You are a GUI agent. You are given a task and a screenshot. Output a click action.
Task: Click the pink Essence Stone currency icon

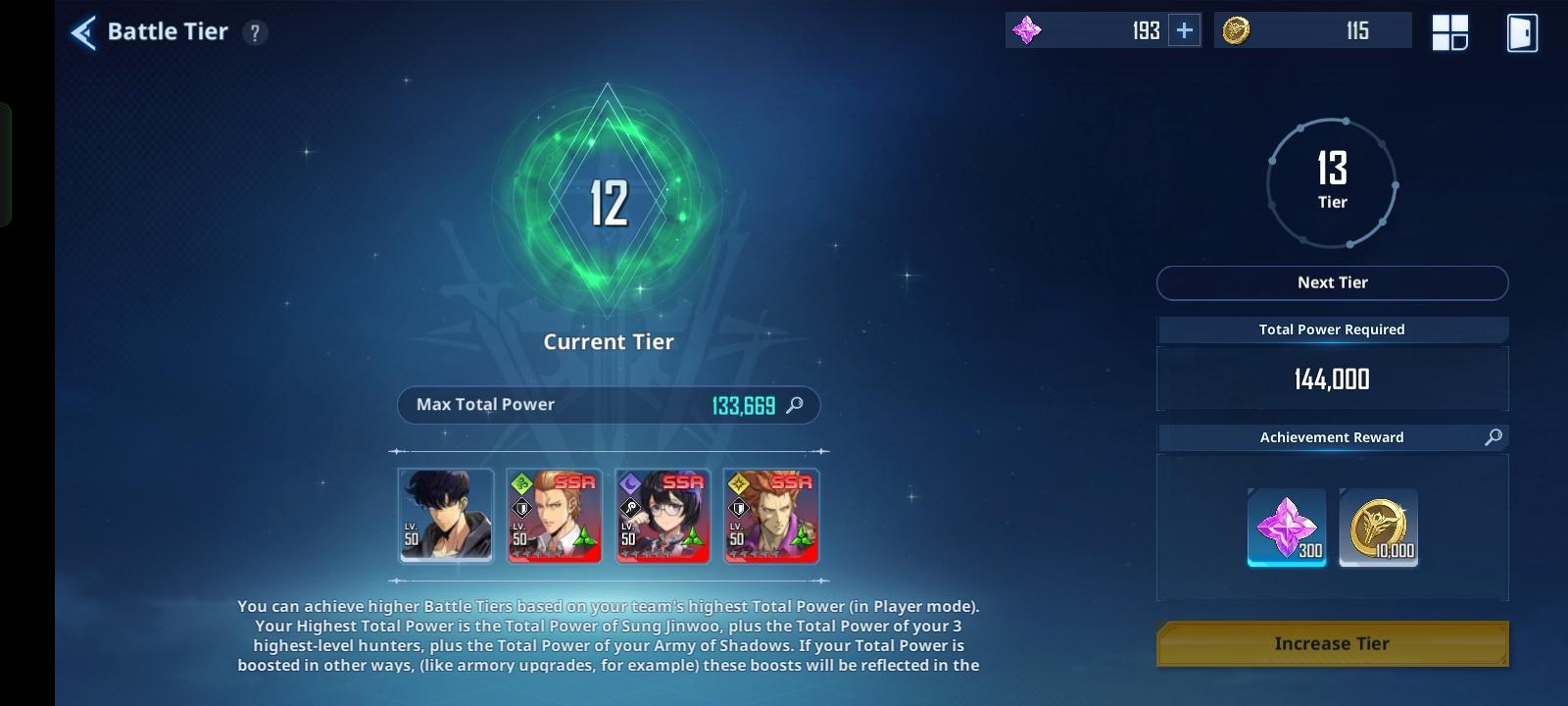[x=1027, y=30]
